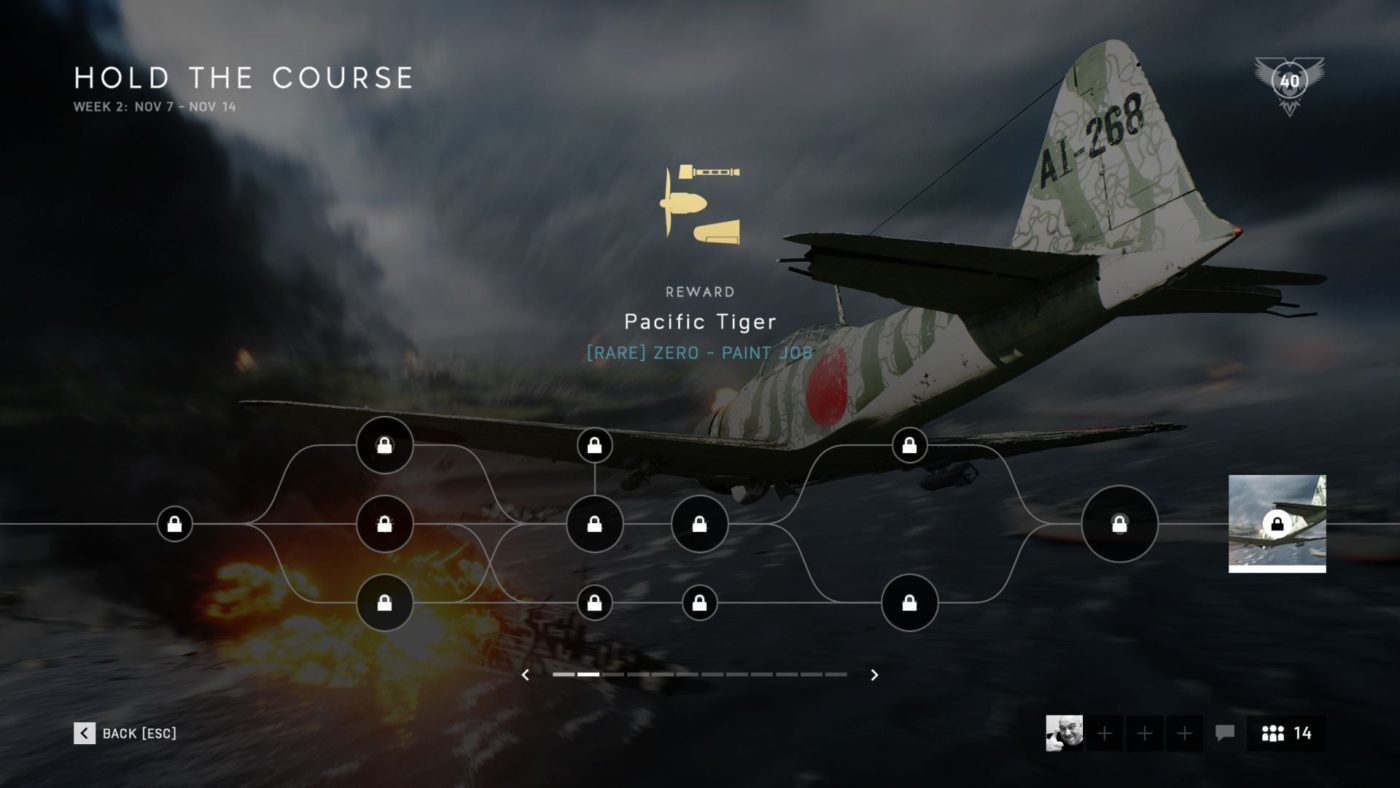The image size is (1400, 788).
Task: Open the top-left locked challenge node
Action: click(385, 445)
